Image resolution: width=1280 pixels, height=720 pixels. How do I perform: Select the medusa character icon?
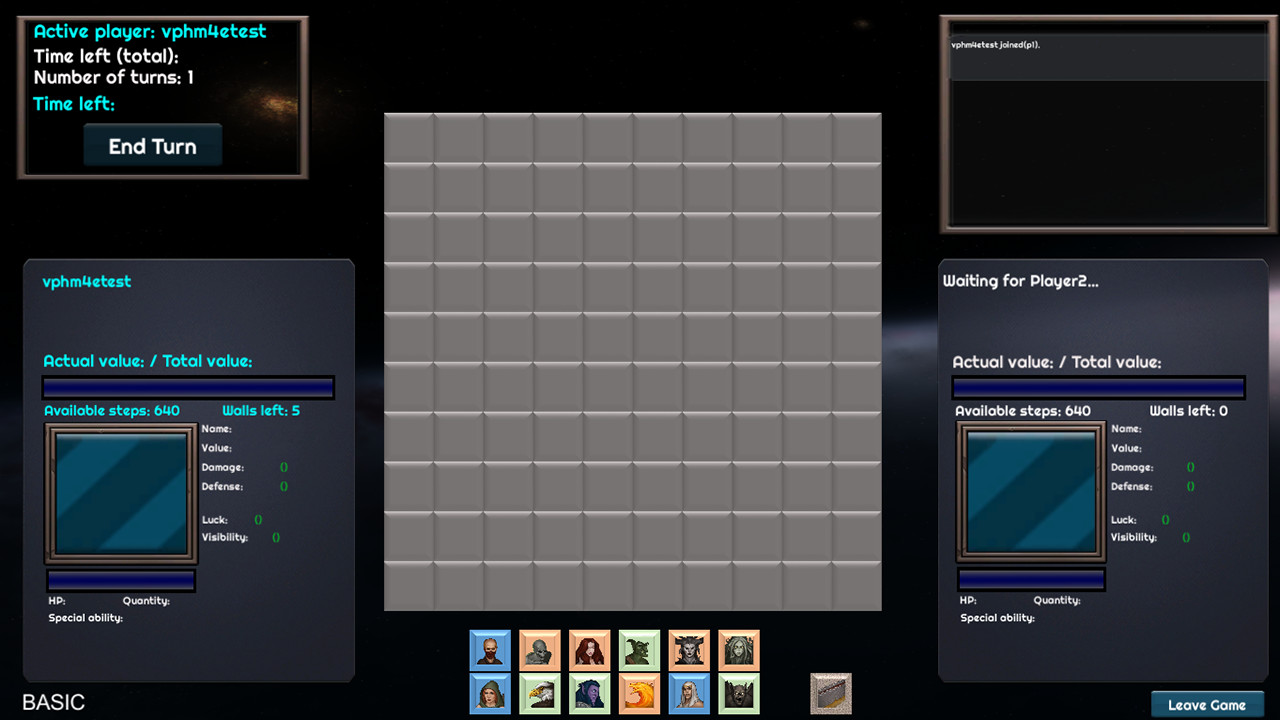(x=739, y=650)
